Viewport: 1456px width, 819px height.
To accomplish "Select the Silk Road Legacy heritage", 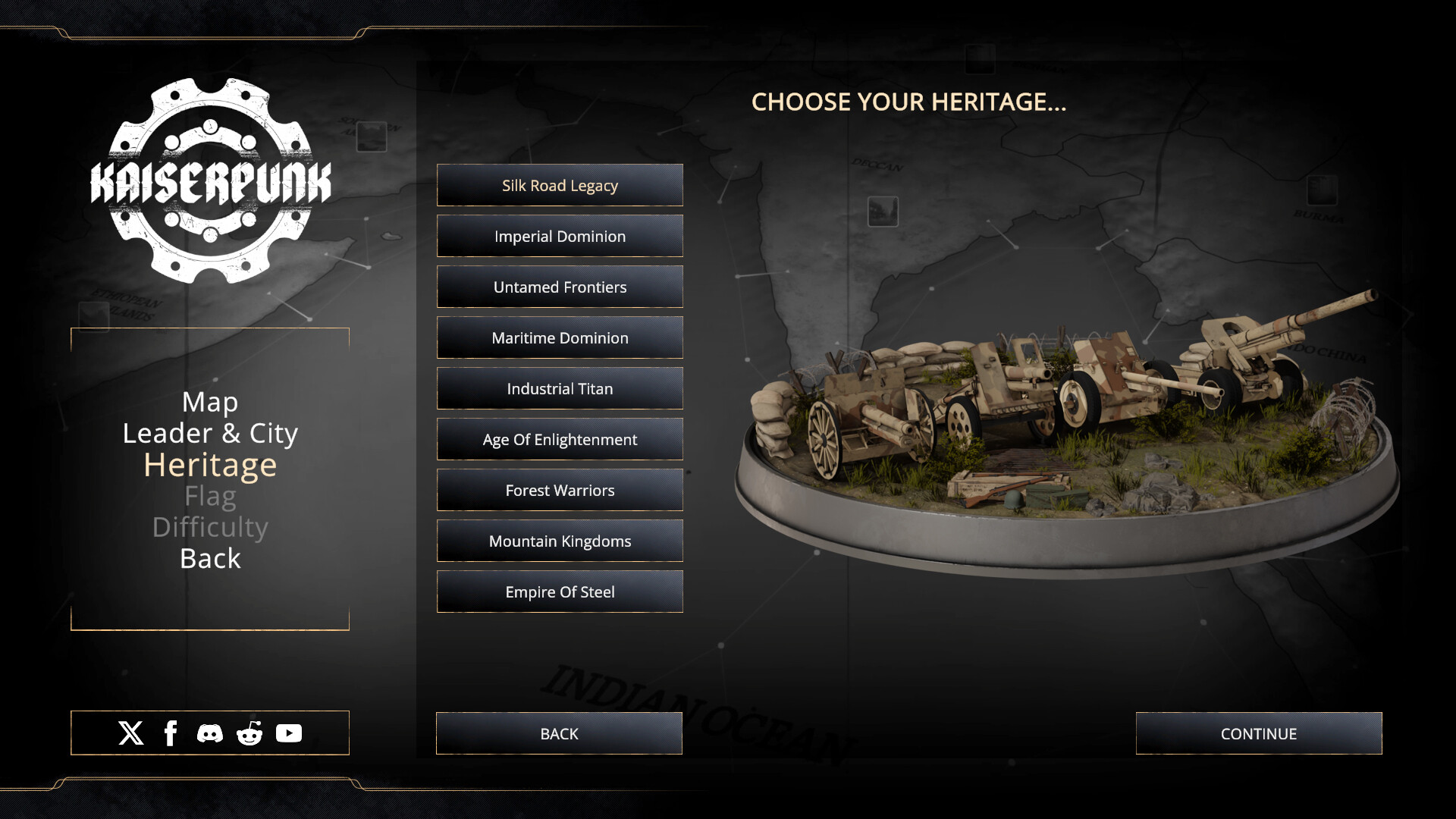I will (560, 185).
